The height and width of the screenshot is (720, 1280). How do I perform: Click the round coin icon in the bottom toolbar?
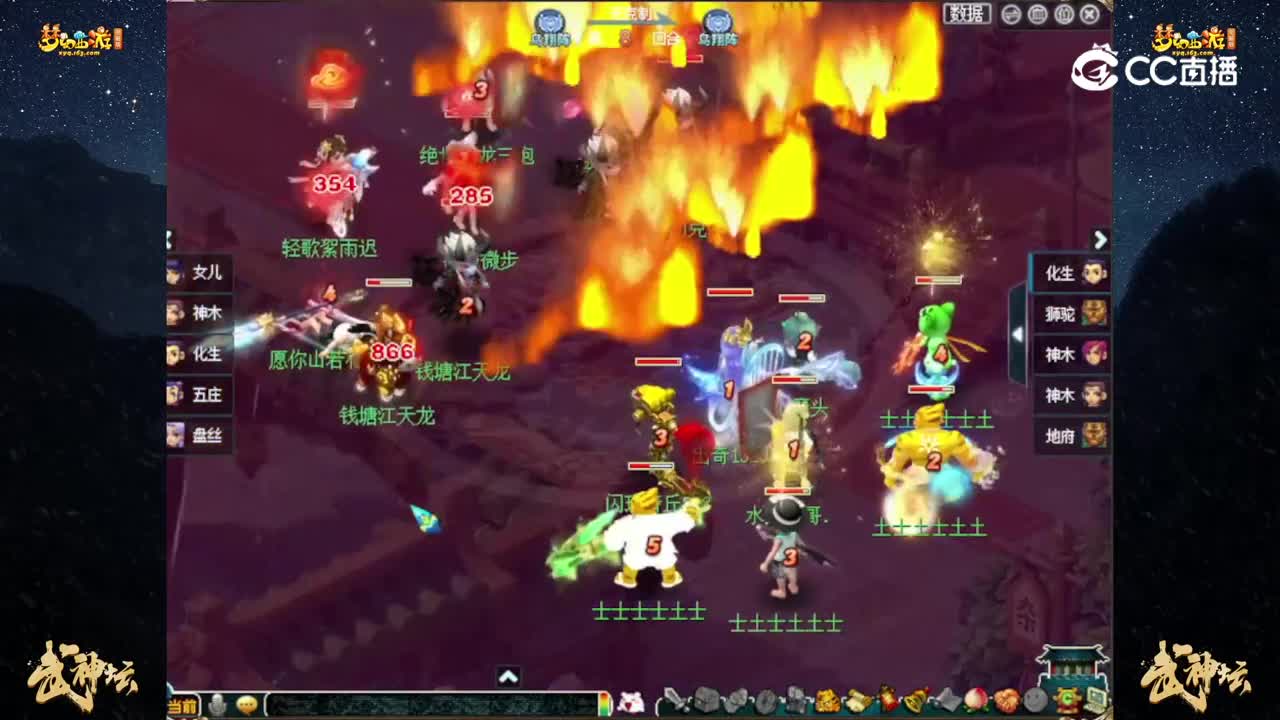(x=1034, y=702)
